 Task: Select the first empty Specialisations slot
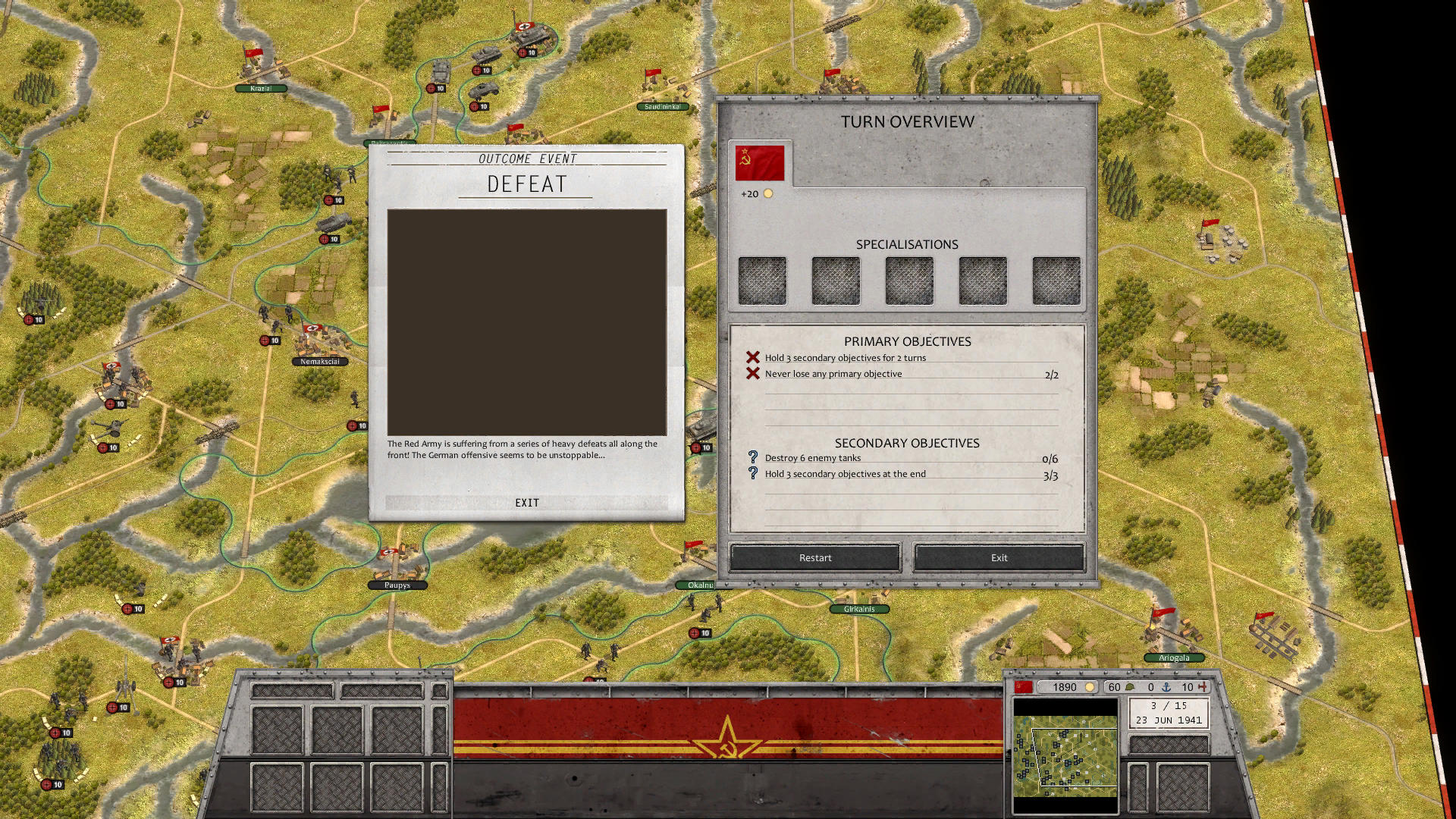click(x=762, y=279)
